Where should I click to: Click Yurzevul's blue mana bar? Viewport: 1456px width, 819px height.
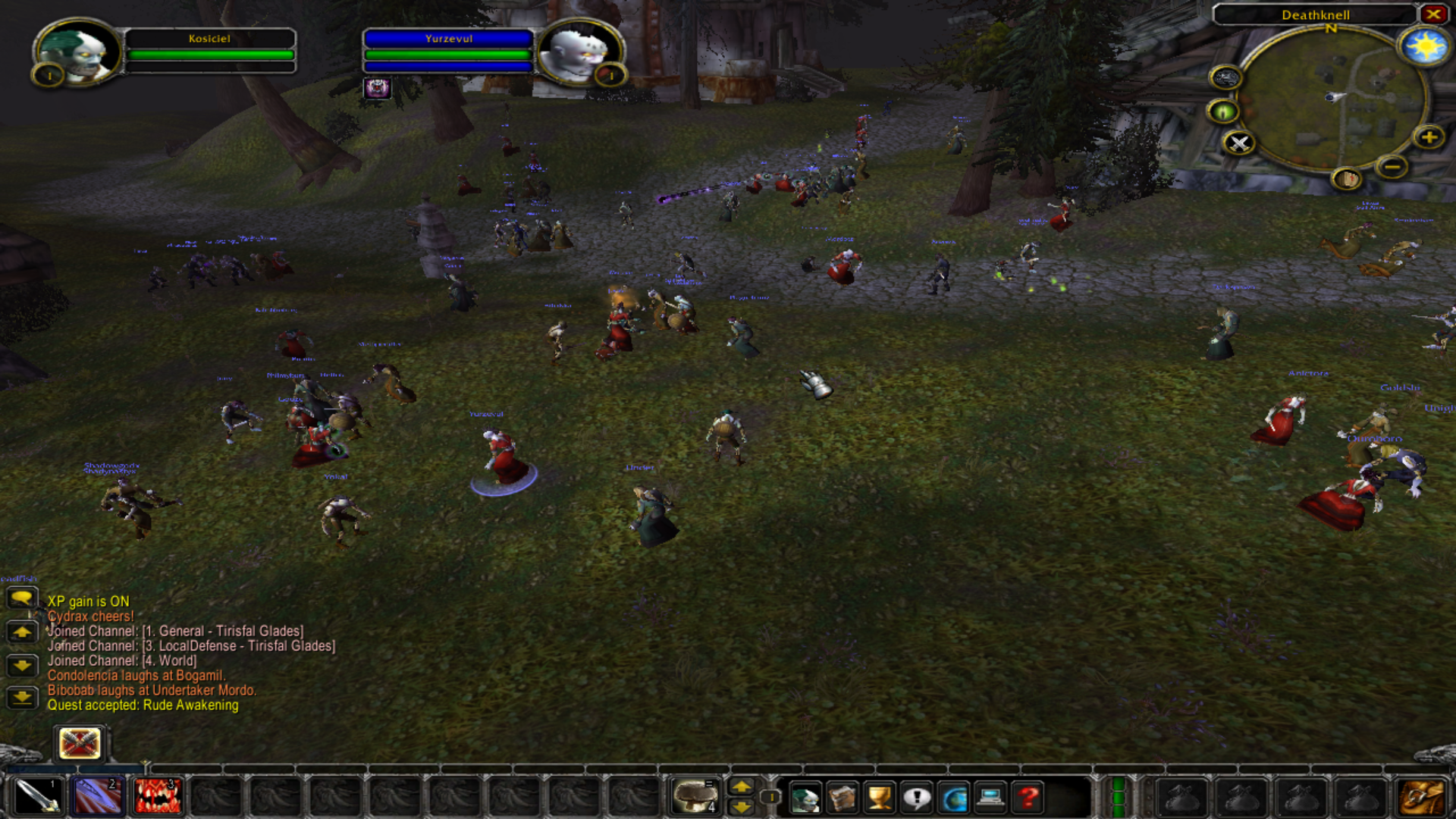coord(447,65)
